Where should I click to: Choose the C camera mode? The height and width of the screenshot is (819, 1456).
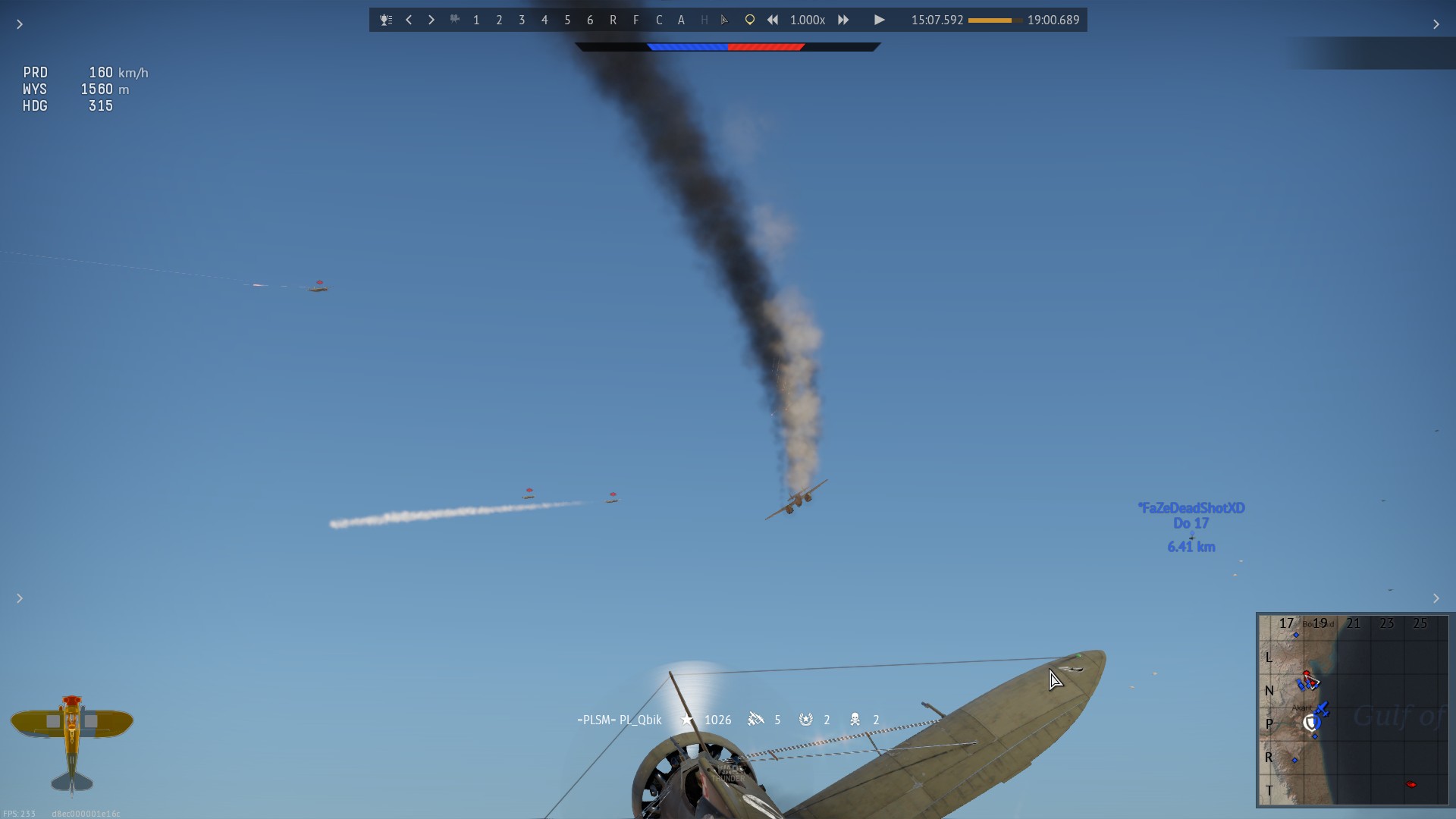tap(658, 20)
